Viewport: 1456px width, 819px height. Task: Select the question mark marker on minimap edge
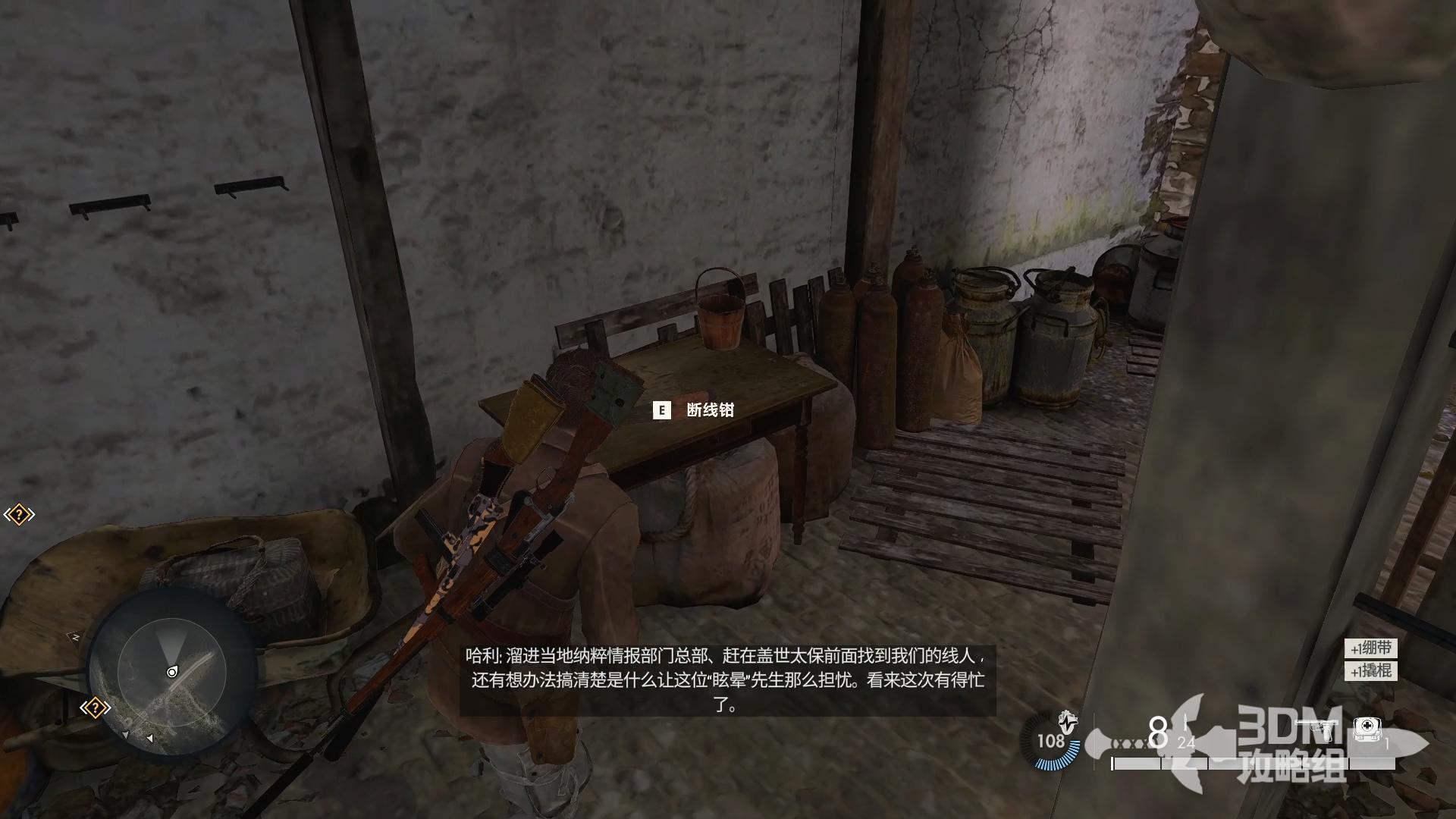point(96,708)
